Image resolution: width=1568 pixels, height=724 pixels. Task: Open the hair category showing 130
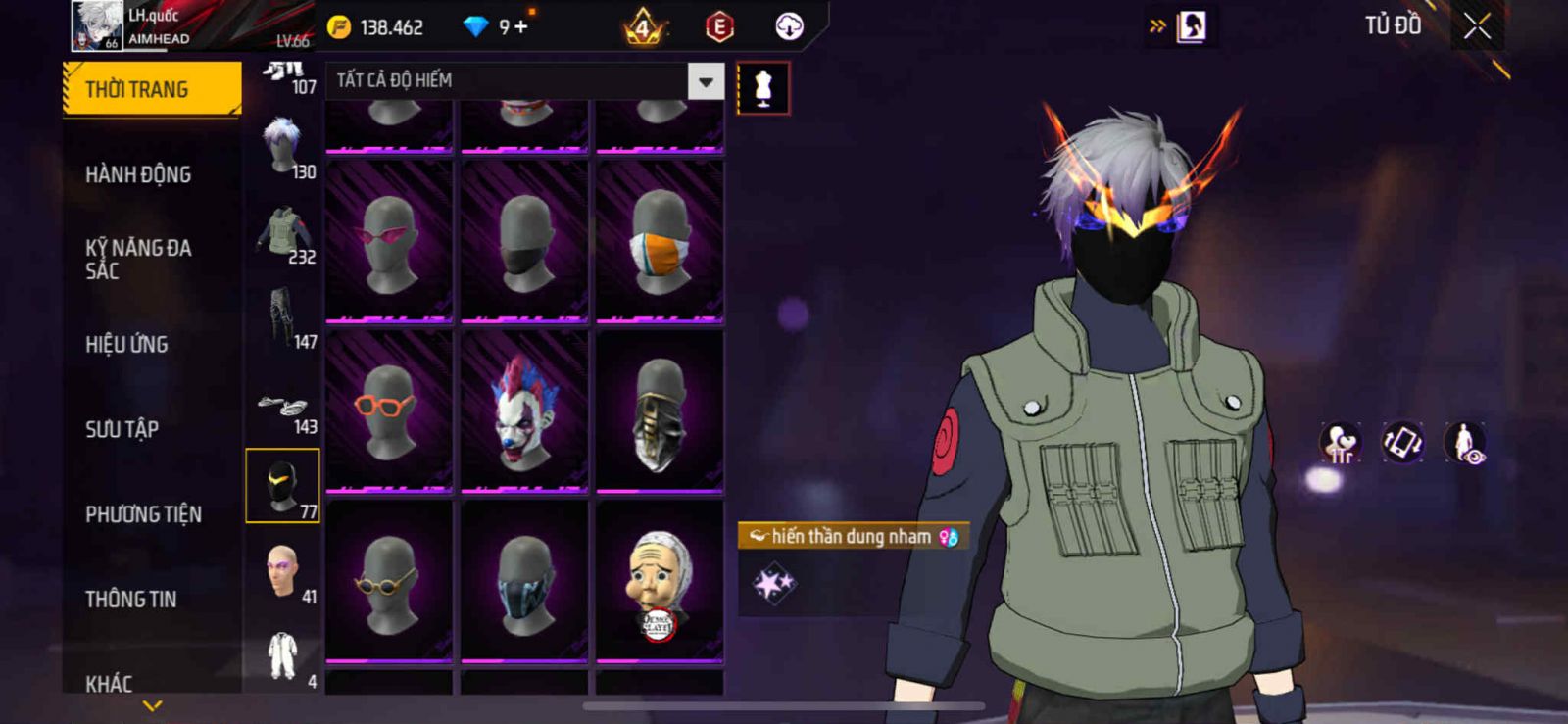(x=283, y=146)
